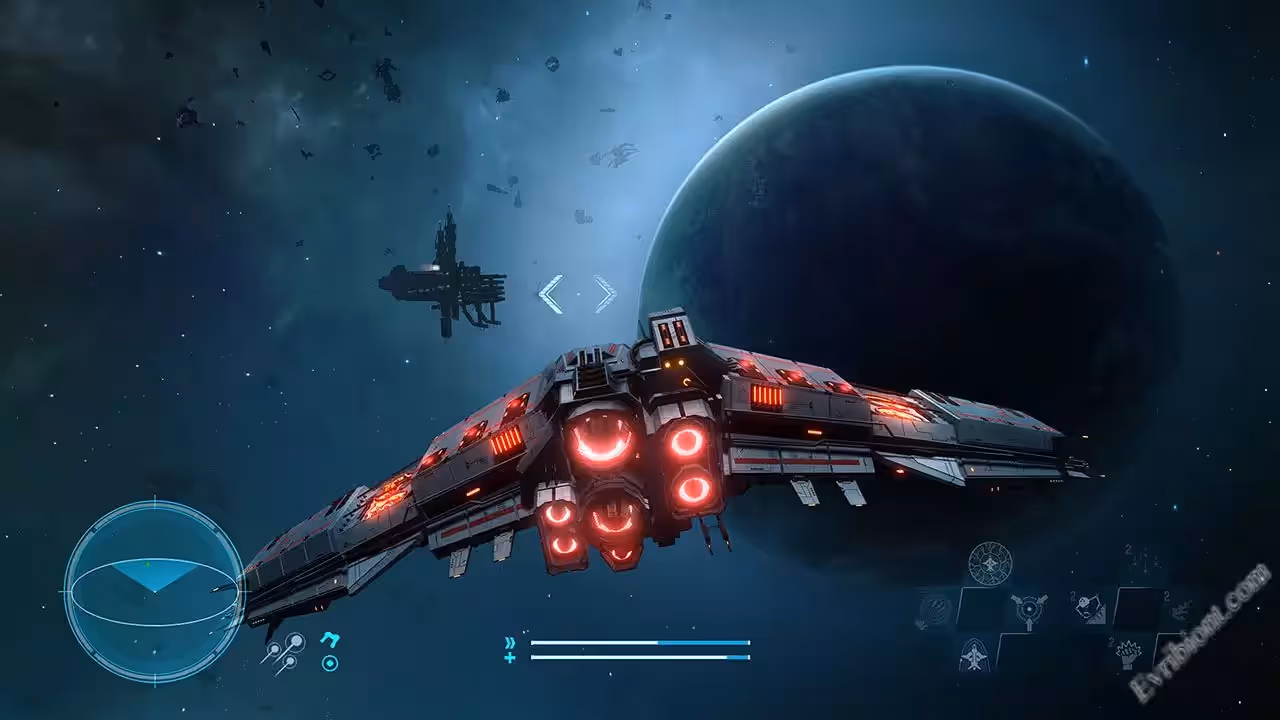Activate the faded striped-shield ability

point(934,609)
